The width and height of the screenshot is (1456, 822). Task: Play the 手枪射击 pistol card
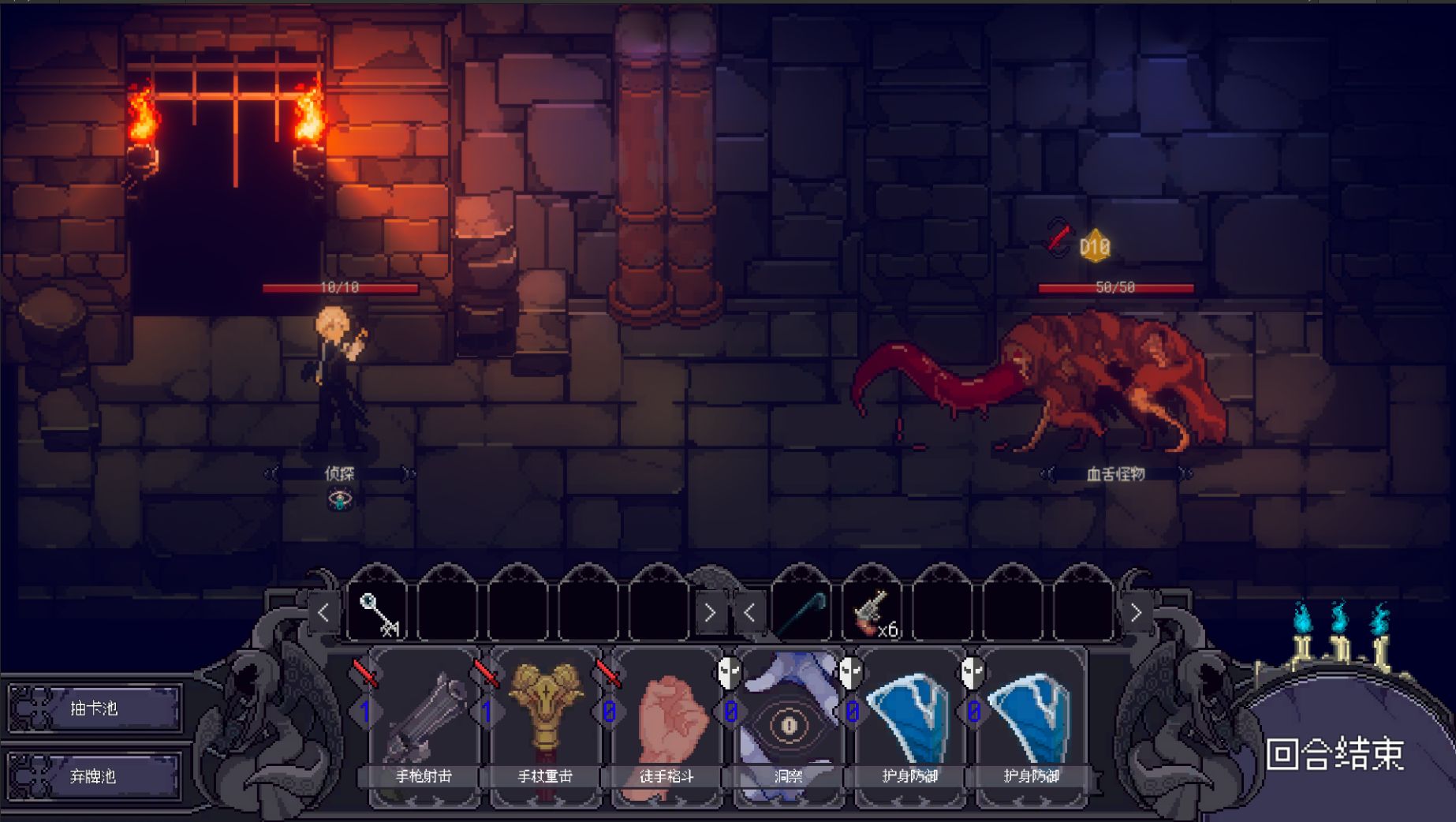[424, 726]
